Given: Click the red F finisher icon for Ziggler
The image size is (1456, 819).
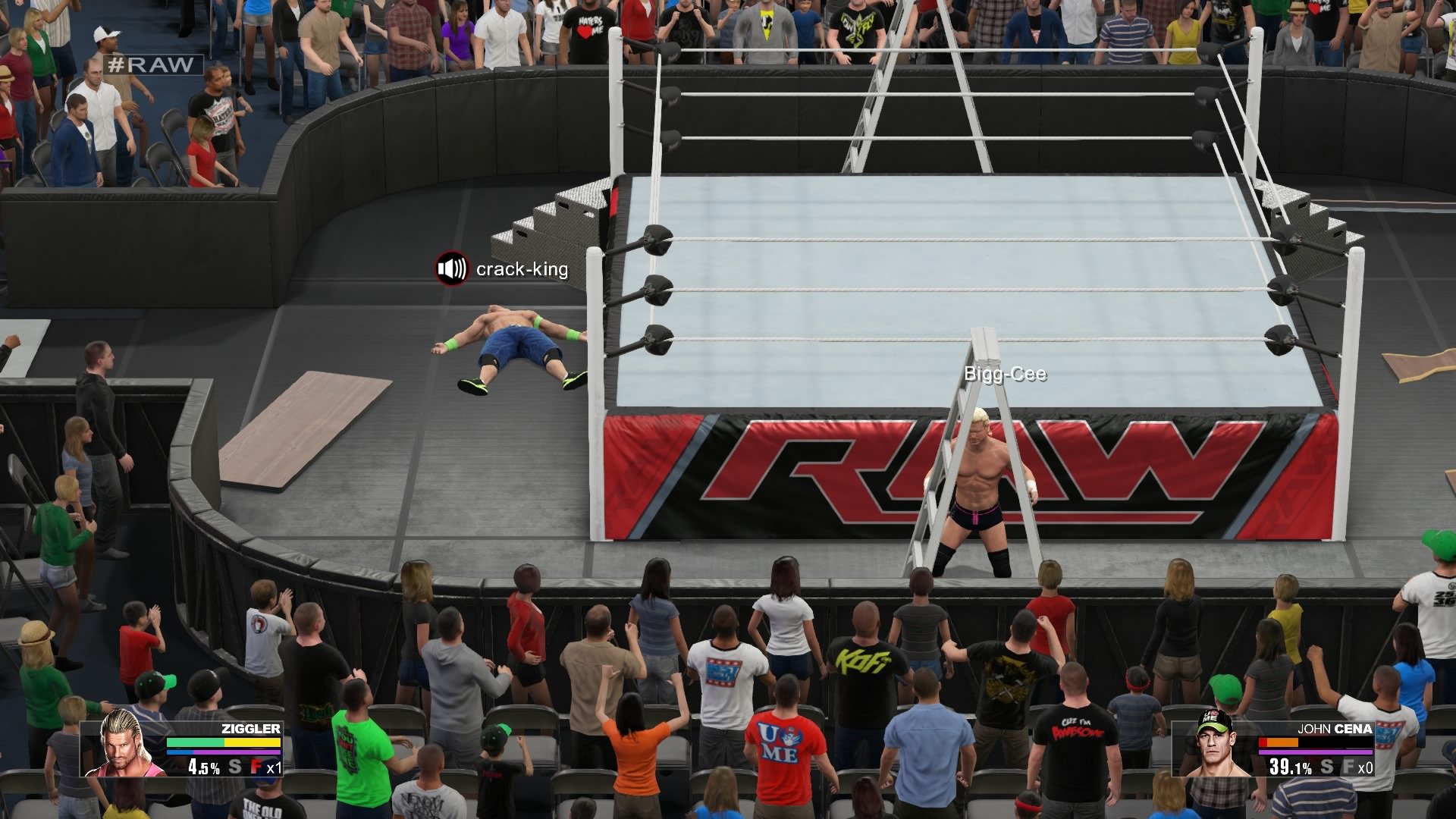Looking at the screenshot, I should 256,767.
